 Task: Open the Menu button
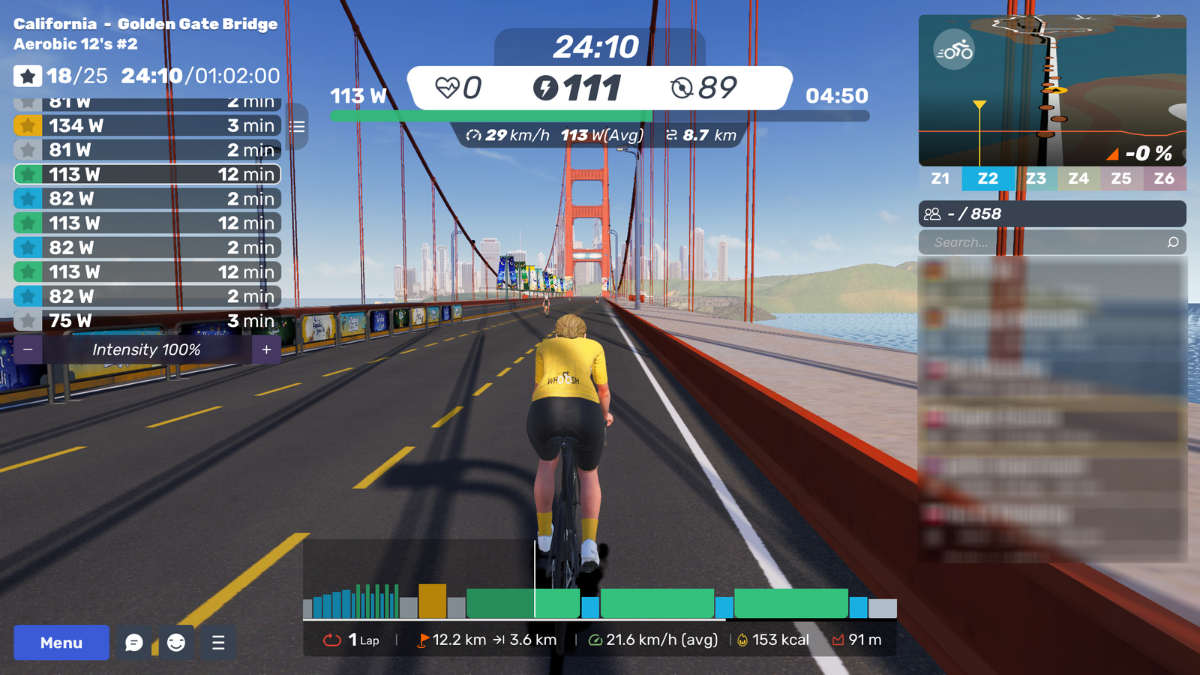61,643
